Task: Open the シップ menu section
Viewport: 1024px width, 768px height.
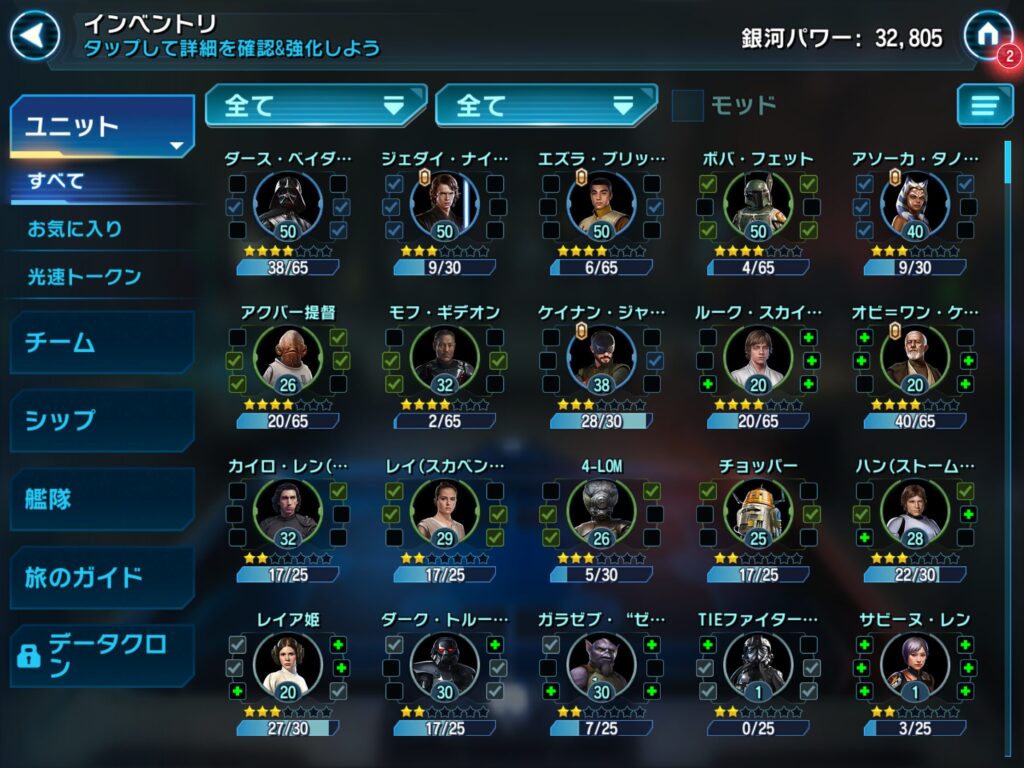Action: (101, 420)
